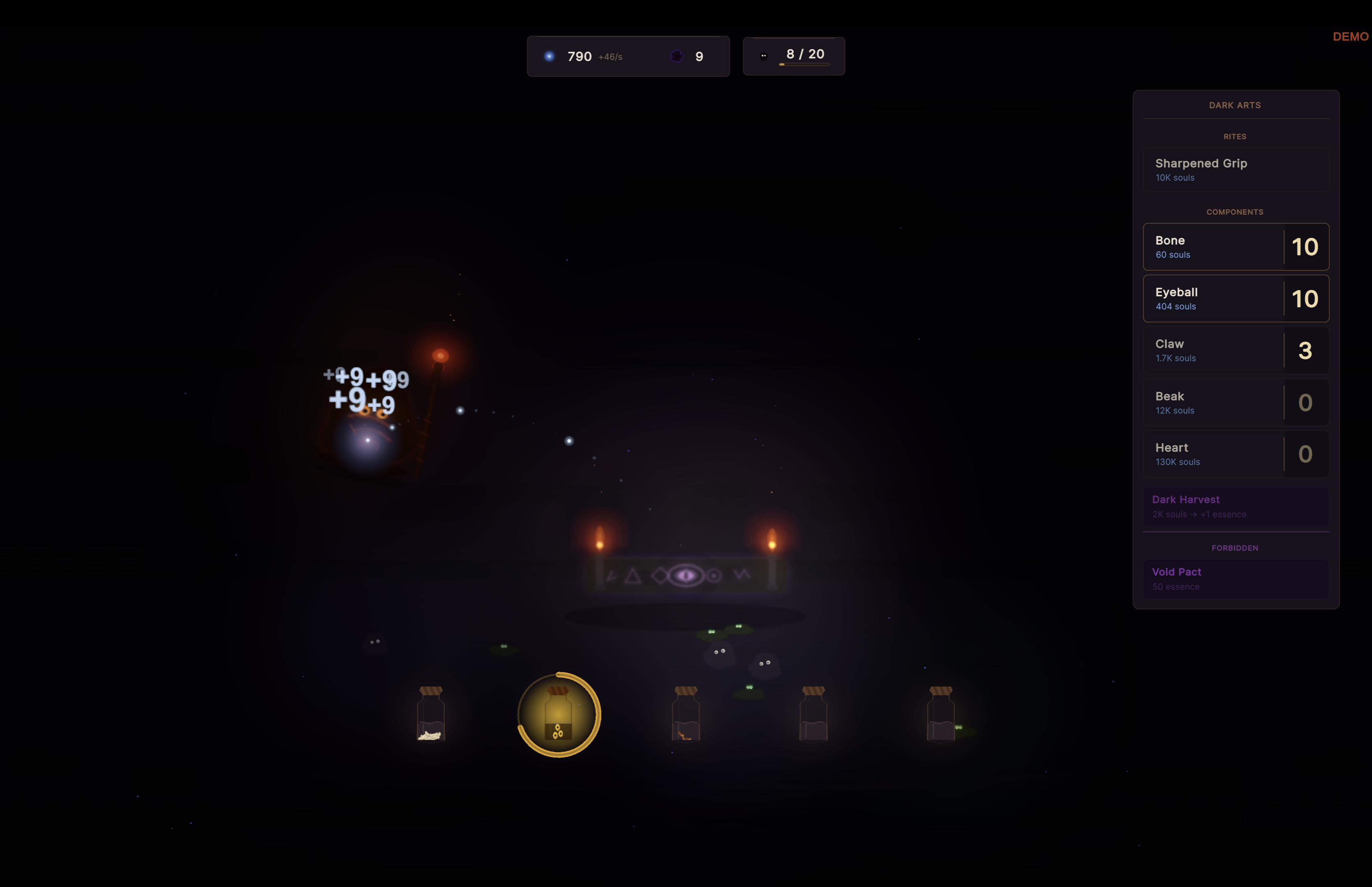
Task: Buy a Bone for 60 souls
Action: tap(1236, 246)
